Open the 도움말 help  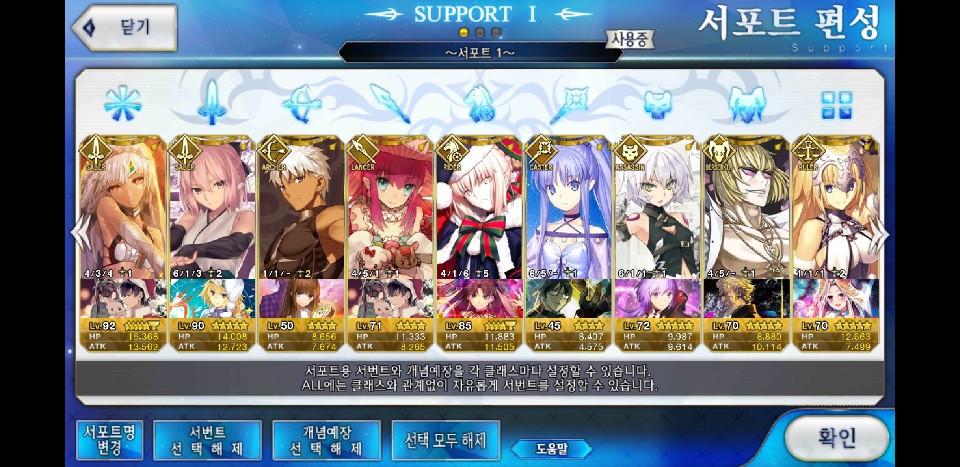pyautogui.click(x=551, y=448)
